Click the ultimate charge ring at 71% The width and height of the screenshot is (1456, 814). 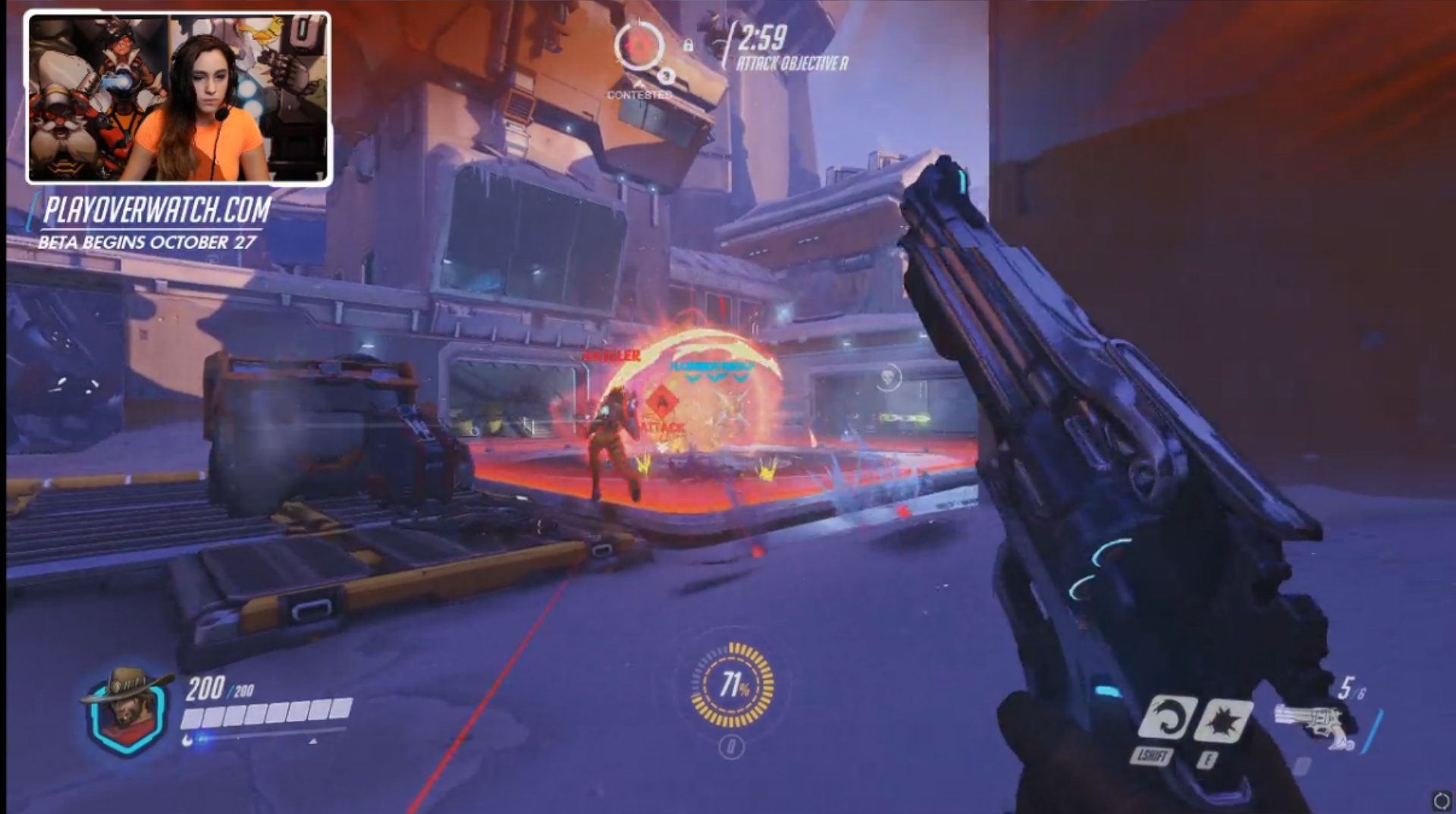733,685
